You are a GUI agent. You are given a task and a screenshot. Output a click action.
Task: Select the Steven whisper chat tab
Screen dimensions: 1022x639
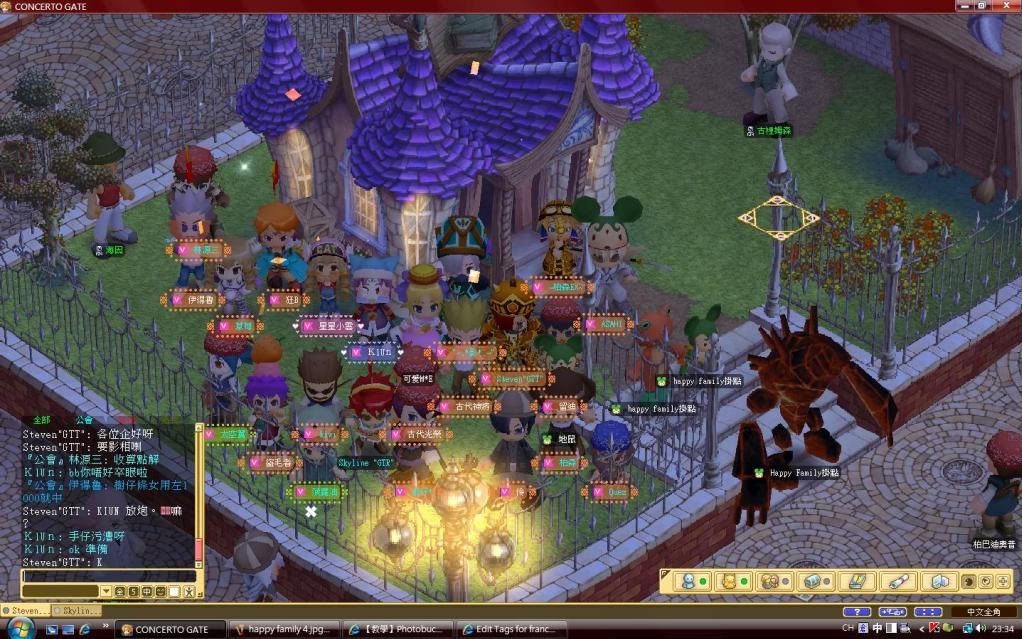[28, 610]
